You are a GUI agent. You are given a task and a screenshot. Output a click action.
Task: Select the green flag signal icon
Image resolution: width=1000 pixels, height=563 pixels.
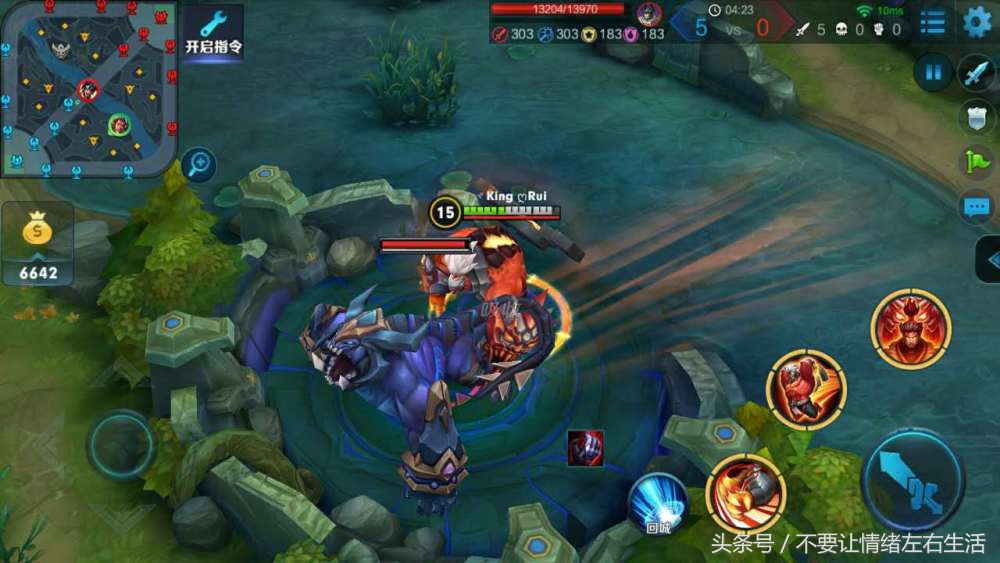coord(975,161)
